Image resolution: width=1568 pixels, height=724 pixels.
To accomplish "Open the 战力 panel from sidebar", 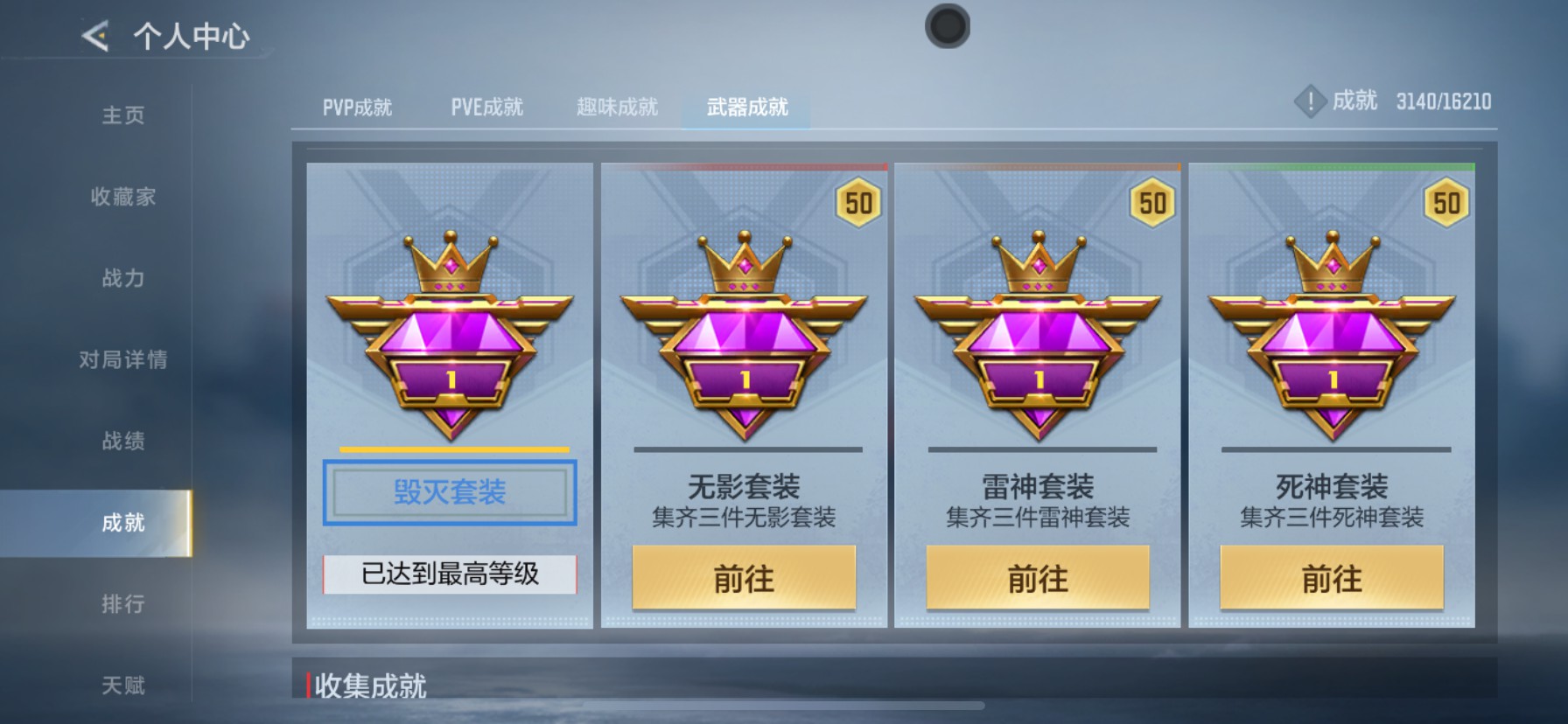I will pos(122,279).
